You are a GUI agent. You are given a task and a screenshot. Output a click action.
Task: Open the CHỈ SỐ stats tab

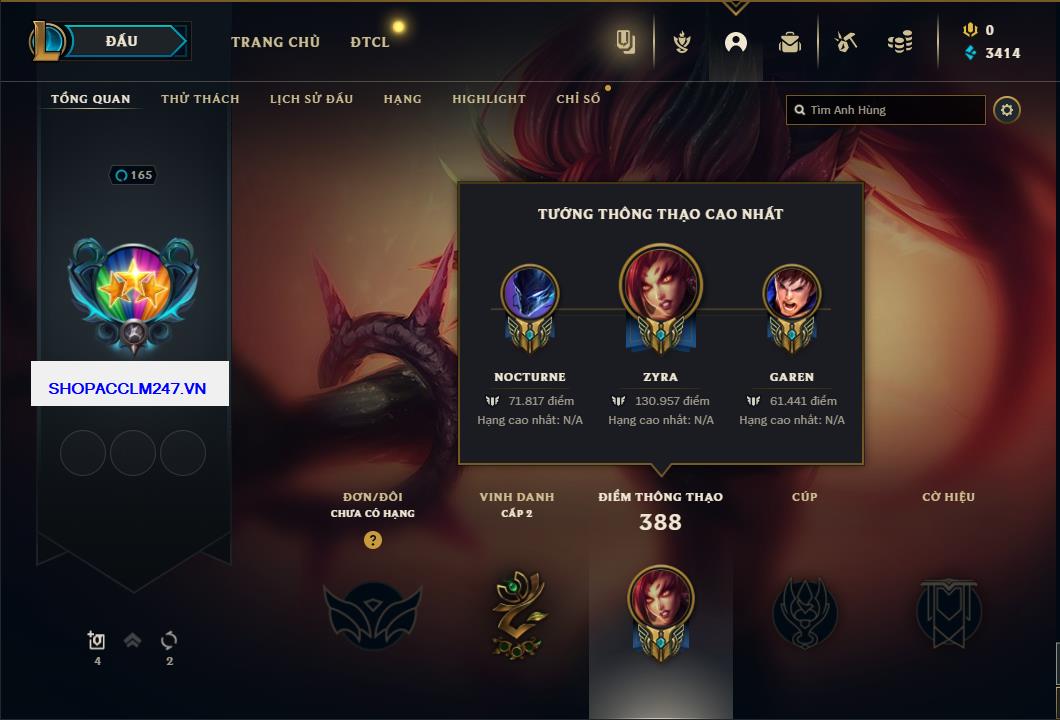pyautogui.click(x=578, y=99)
